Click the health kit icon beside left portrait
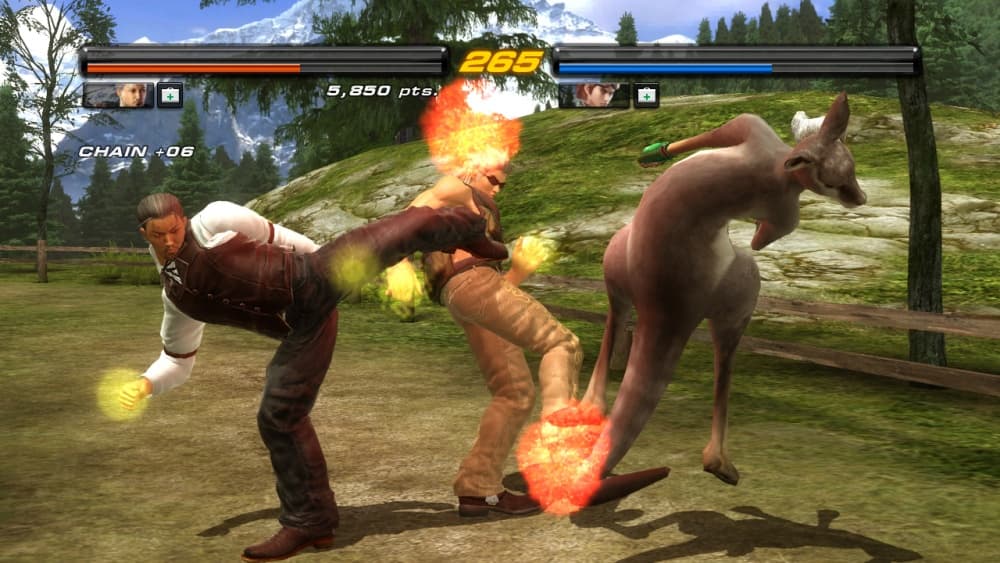 (x=170, y=95)
